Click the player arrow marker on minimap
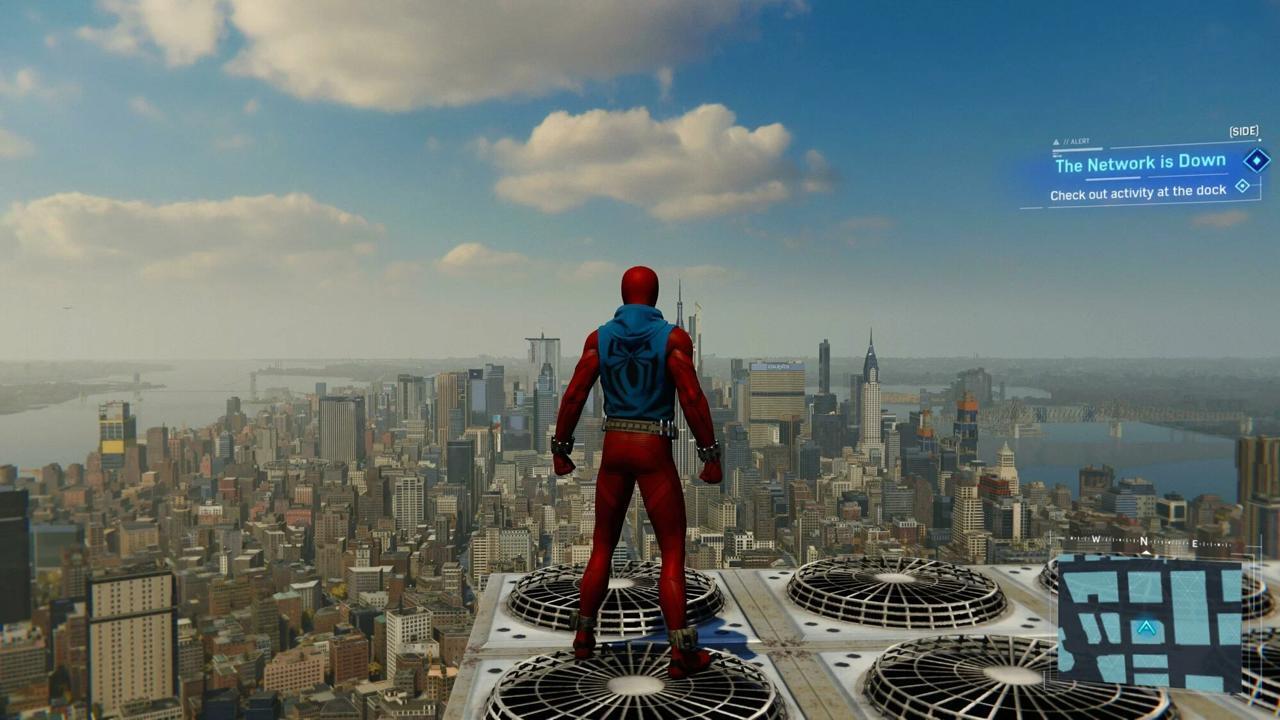This screenshot has width=1280, height=720. click(1146, 628)
